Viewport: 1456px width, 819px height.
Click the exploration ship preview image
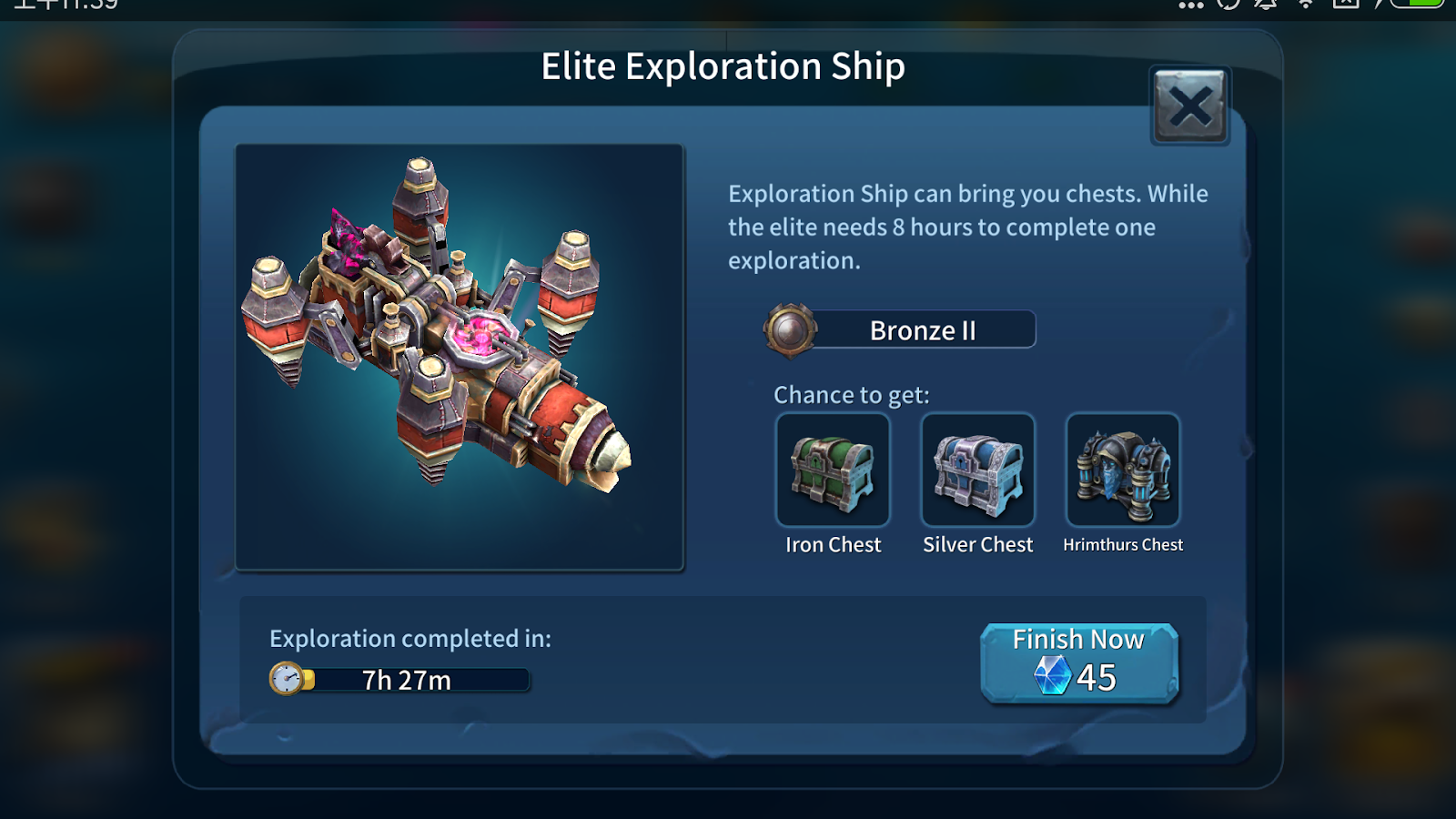(x=460, y=357)
